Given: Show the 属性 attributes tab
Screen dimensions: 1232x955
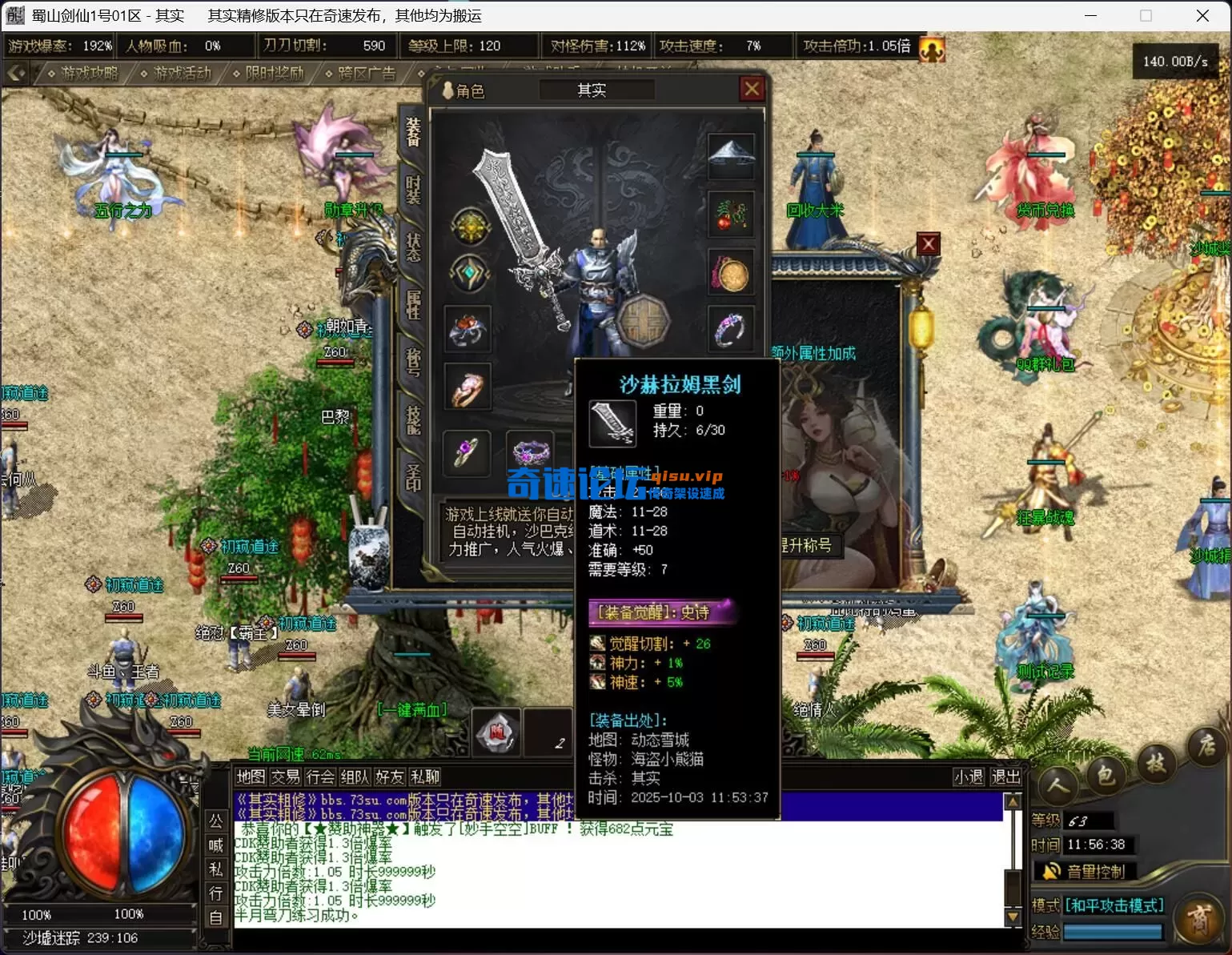Looking at the screenshot, I should click(x=413, y=304).
